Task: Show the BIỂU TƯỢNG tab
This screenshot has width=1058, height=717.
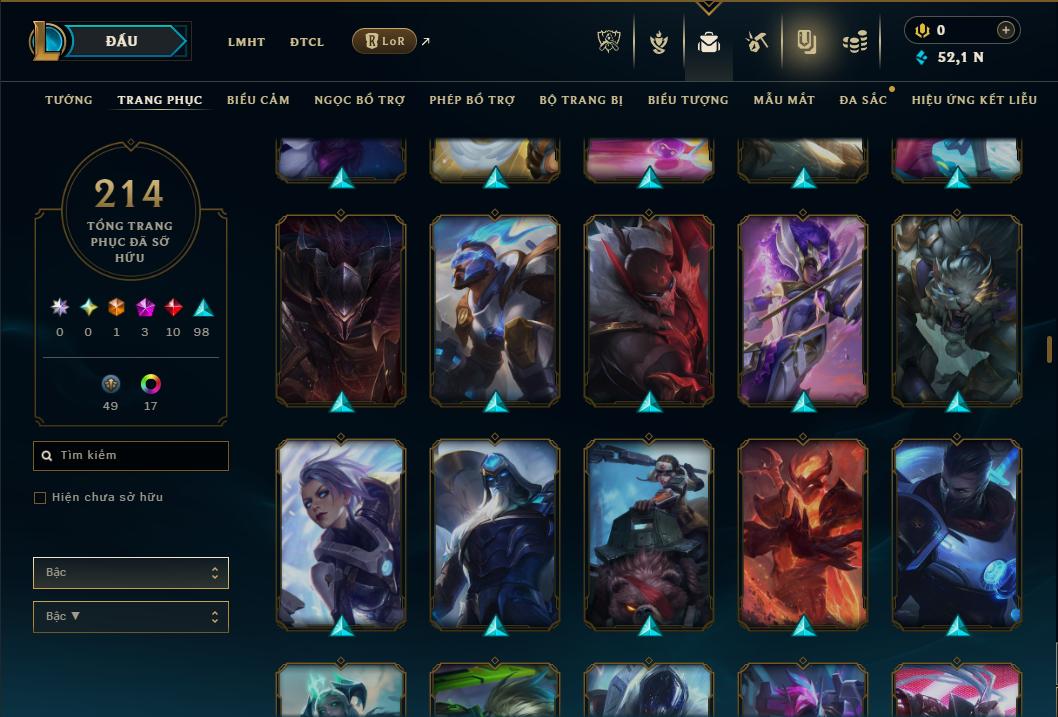Action: 688,100
